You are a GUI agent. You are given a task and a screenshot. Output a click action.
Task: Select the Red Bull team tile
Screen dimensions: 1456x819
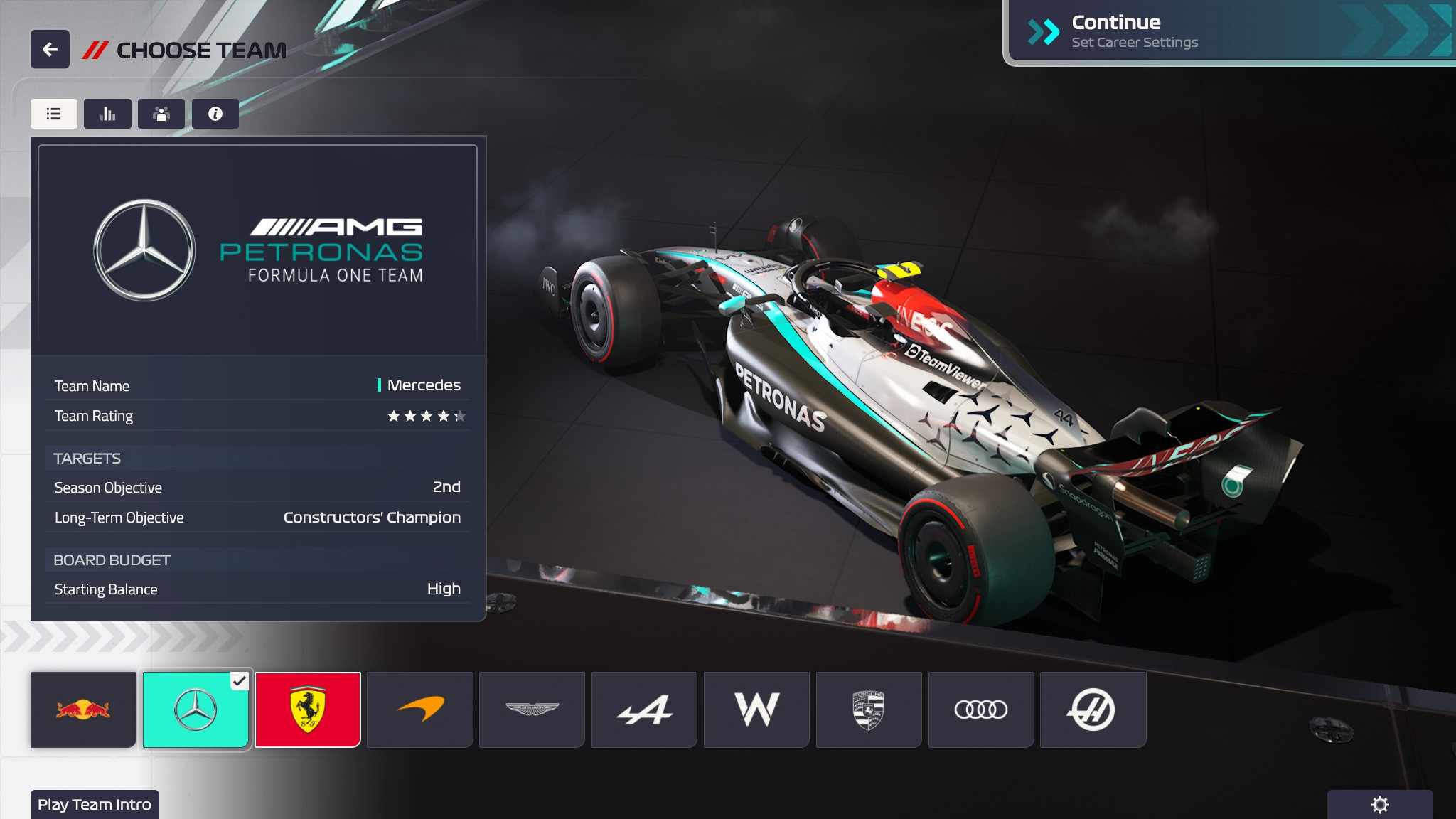coord(83,710)
